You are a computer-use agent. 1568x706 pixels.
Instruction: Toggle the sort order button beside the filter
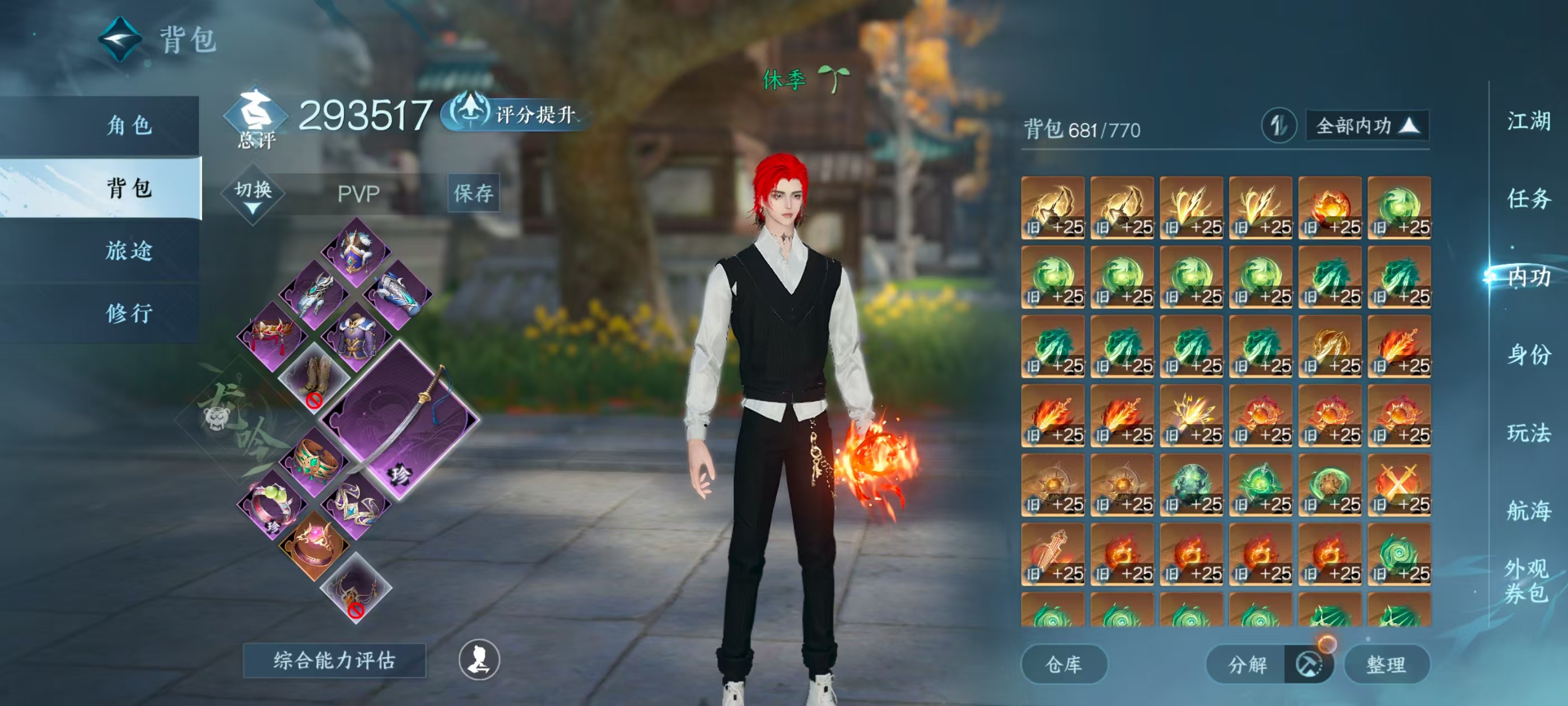[x=1278, y=126]
